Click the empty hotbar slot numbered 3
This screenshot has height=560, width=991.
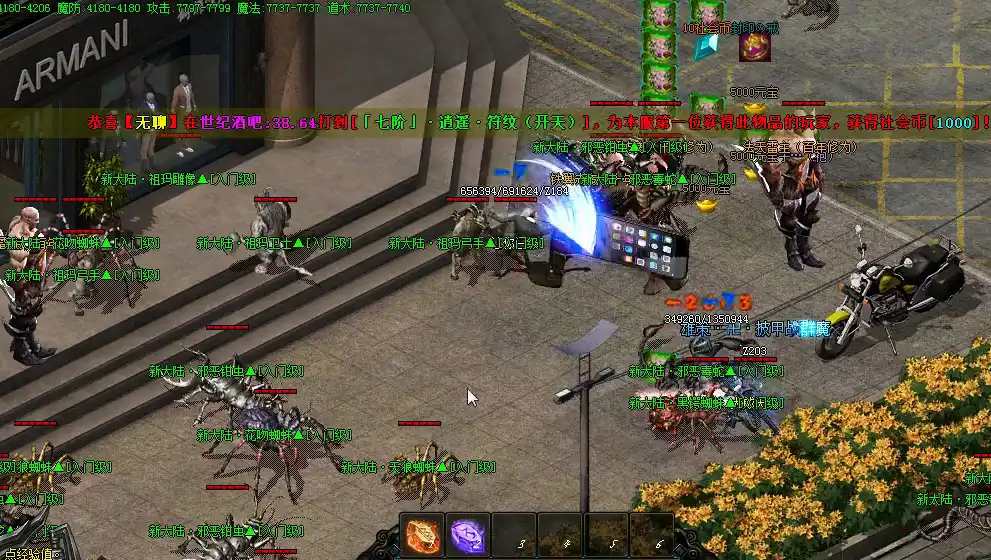coord(514,535)
